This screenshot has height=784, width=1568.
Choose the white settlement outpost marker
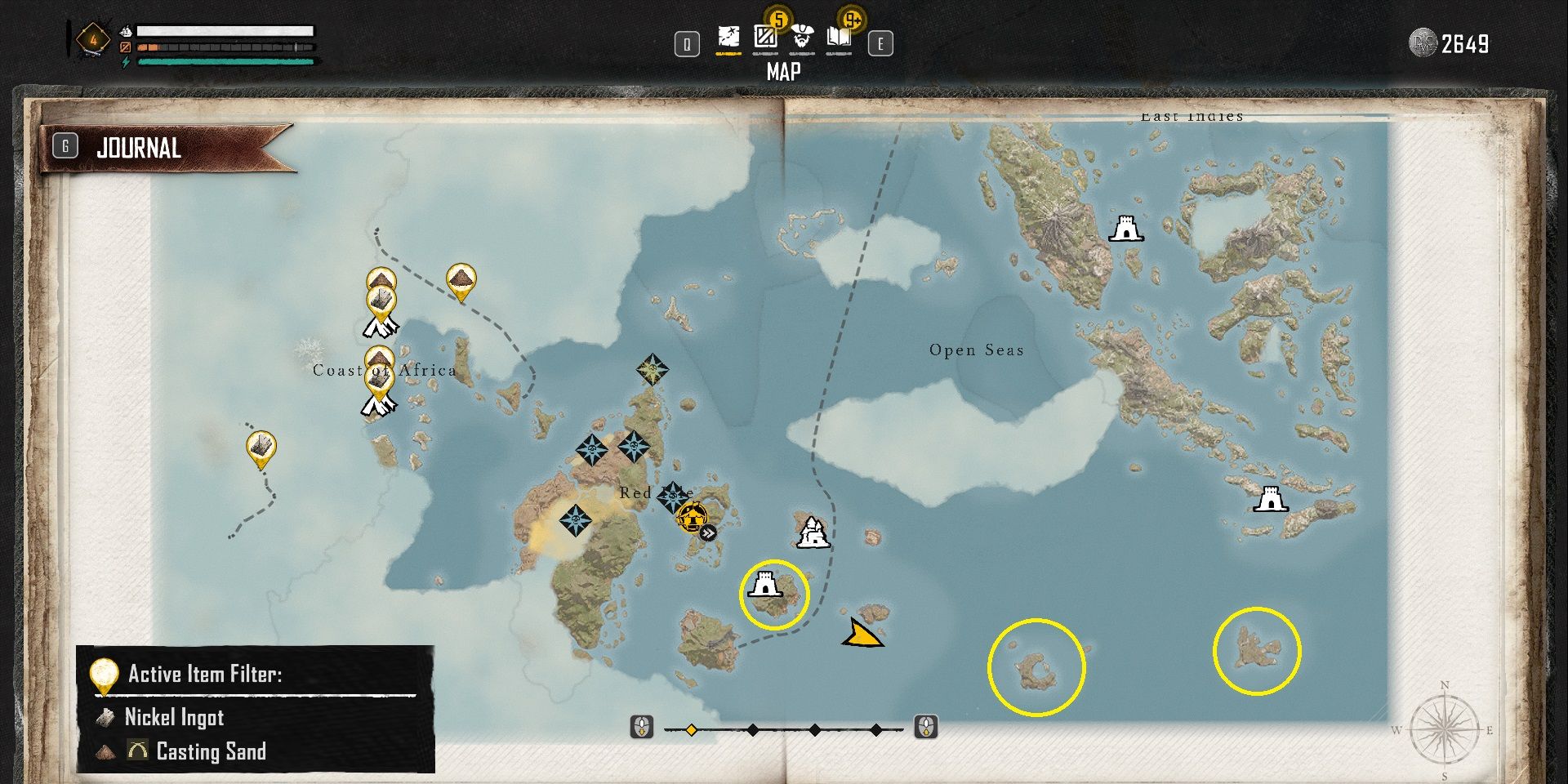[813, 532]
